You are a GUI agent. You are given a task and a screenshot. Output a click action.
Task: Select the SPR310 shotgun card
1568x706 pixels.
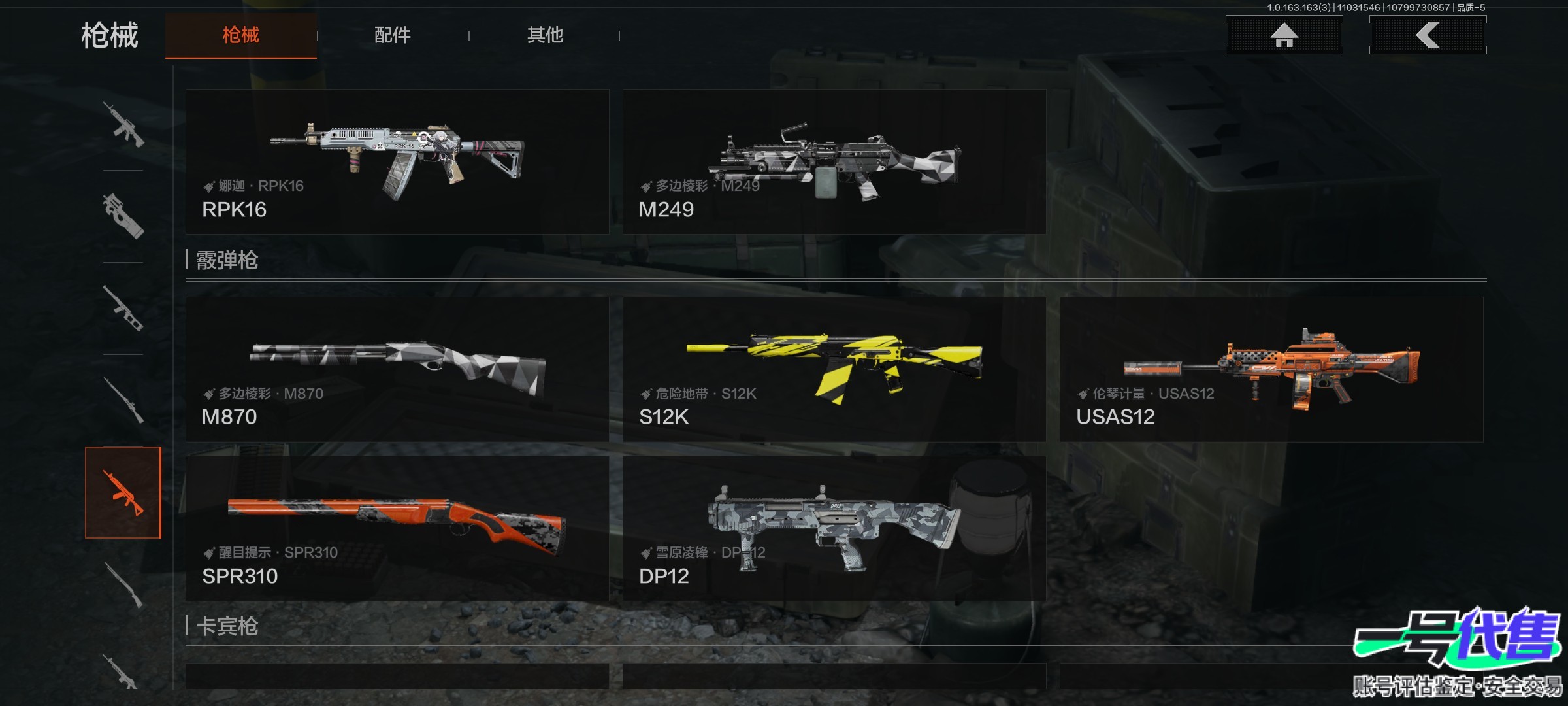pos(397,529)
